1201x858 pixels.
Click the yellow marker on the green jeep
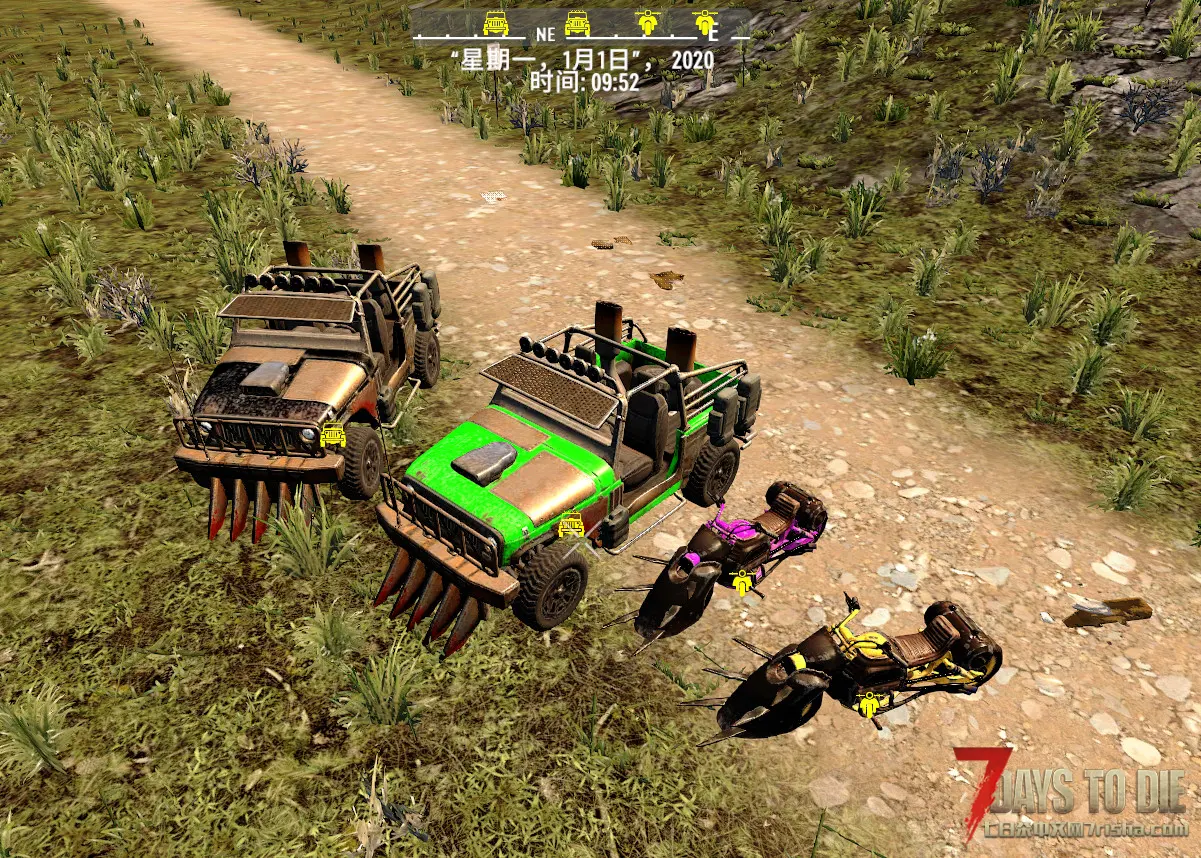coord(571,523)
